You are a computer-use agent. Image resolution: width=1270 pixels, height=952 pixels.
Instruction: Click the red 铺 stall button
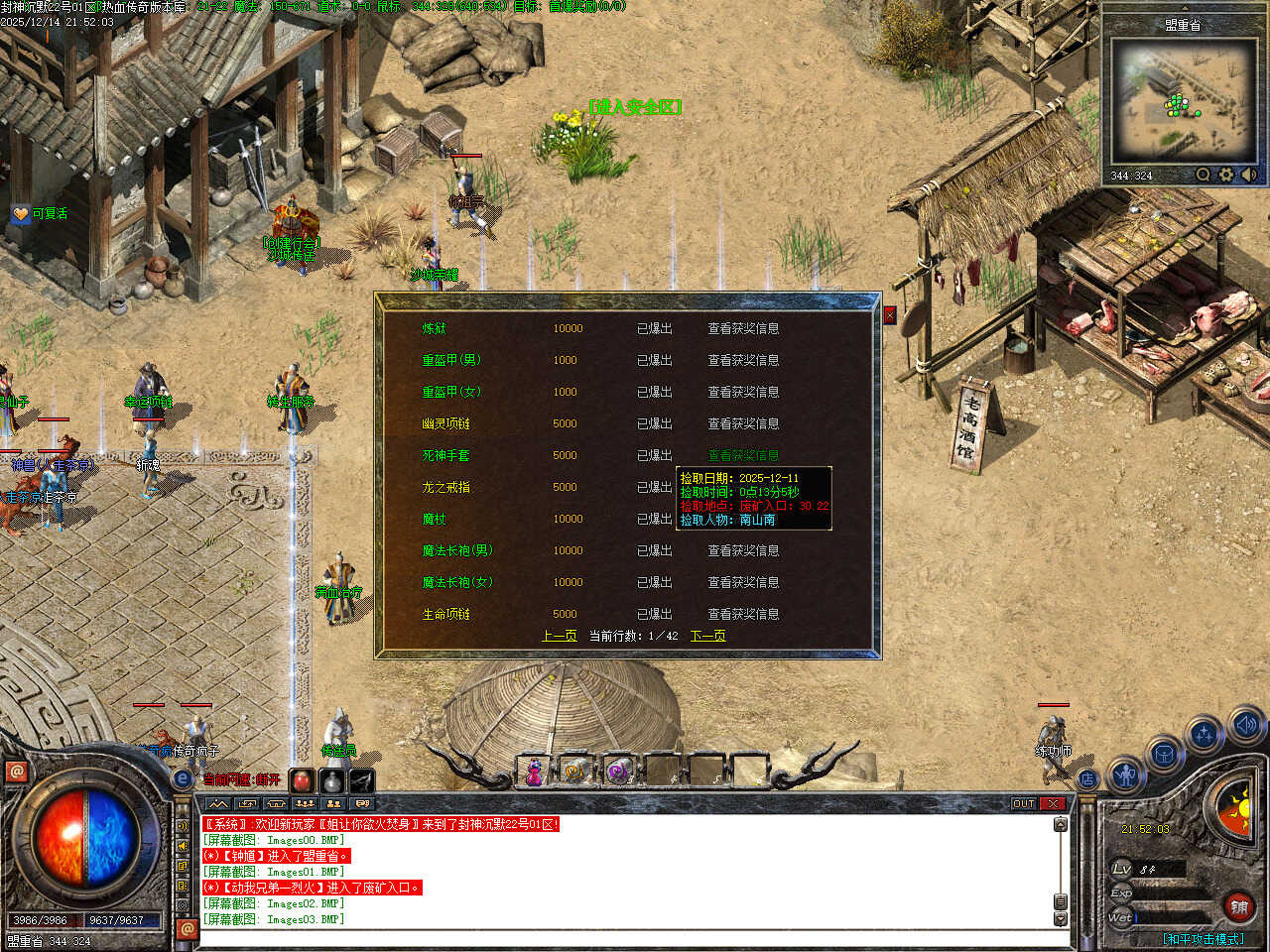pos(1239,906)
